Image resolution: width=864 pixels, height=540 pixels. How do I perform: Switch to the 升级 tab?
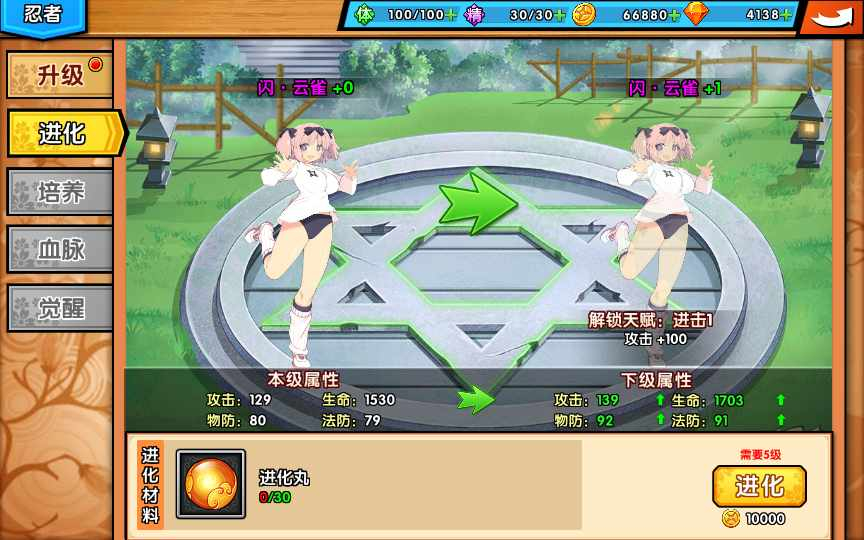[x=60, y=75]
